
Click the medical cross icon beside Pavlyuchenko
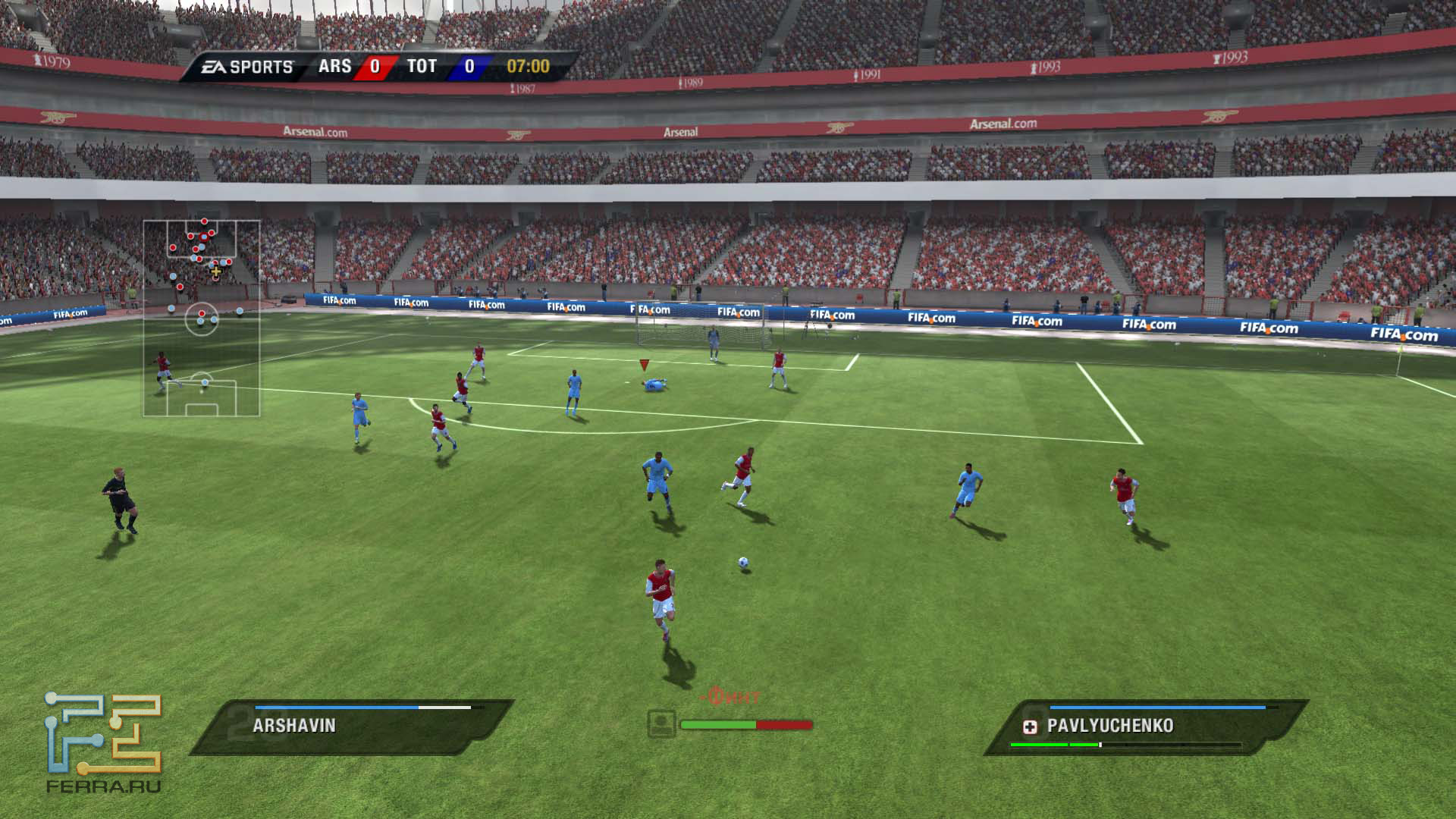pos(1030,727)
